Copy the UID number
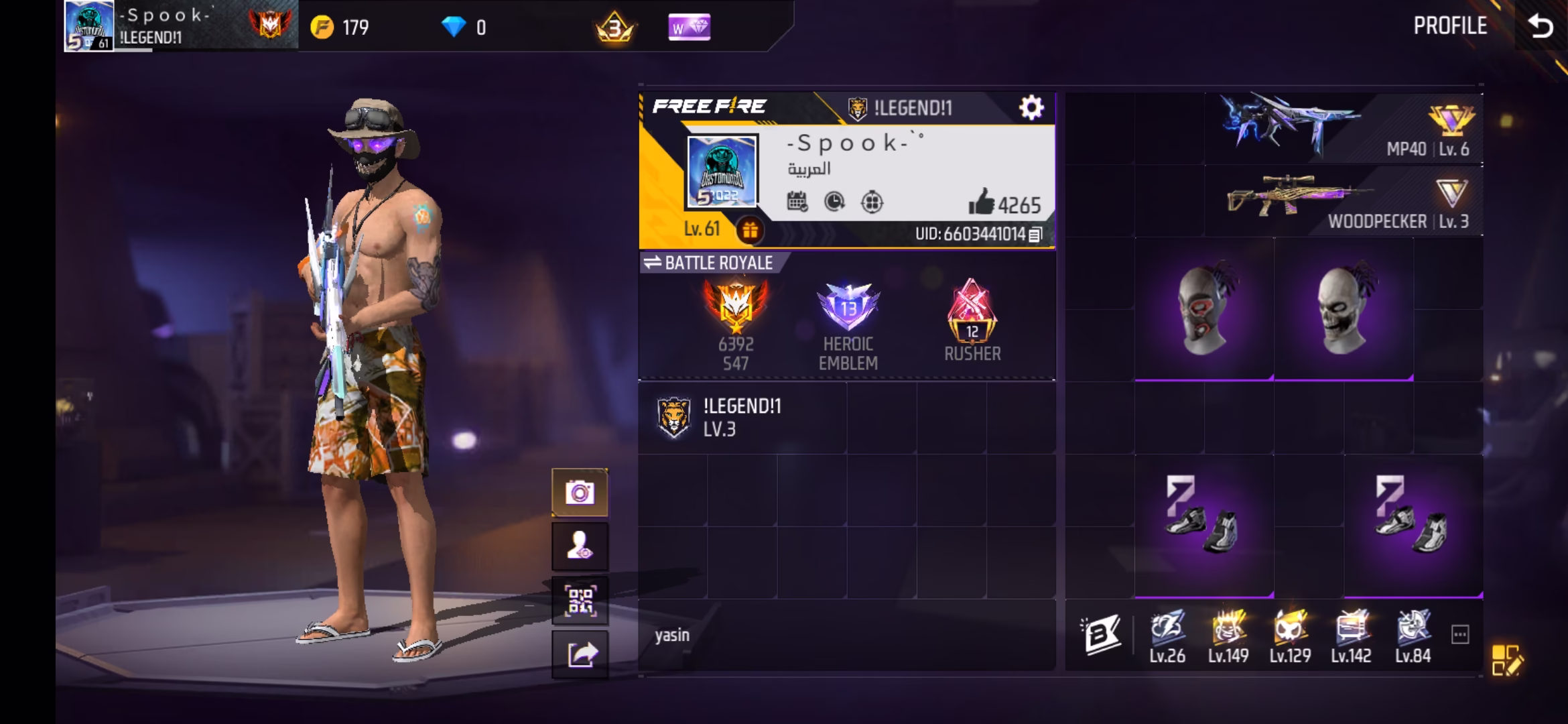This screenshot has width=1568, height=724. pos(1035,235)
